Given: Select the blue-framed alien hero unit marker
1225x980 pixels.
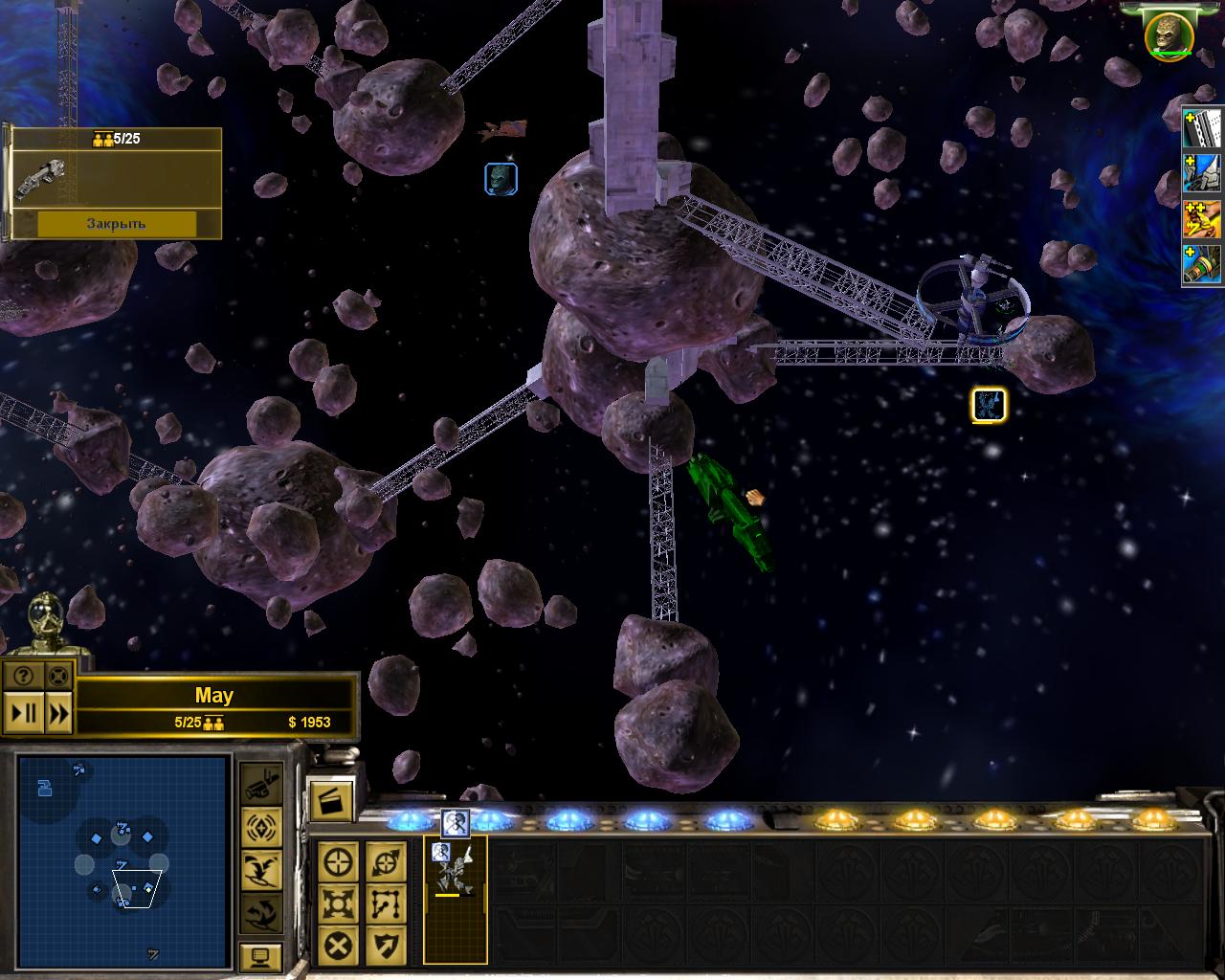Looking at the screenshot, I should tap(501, 178).
